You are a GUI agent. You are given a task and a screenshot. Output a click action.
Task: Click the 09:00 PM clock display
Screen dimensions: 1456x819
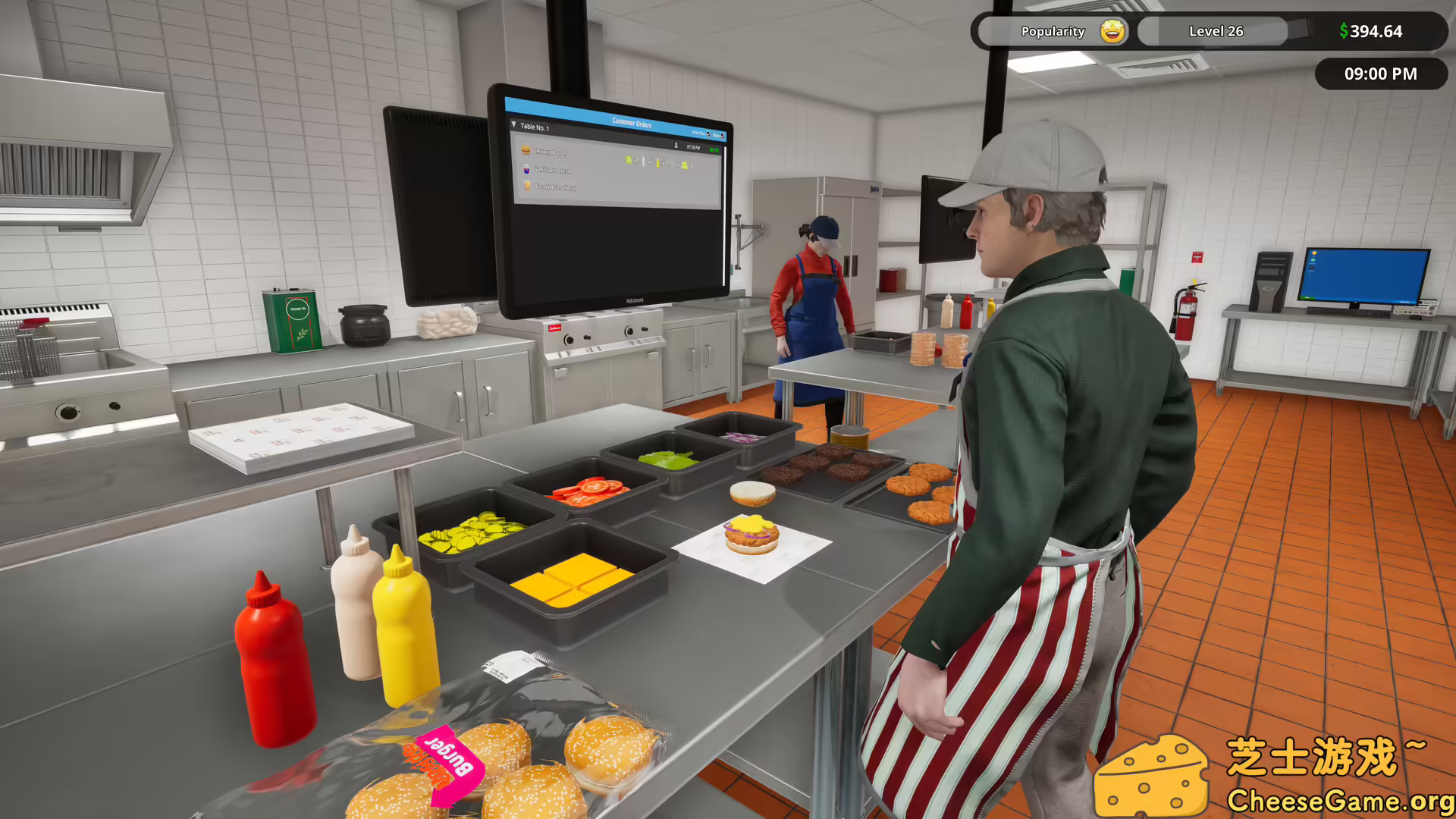pyautogui.click(x=1381, y=74)
